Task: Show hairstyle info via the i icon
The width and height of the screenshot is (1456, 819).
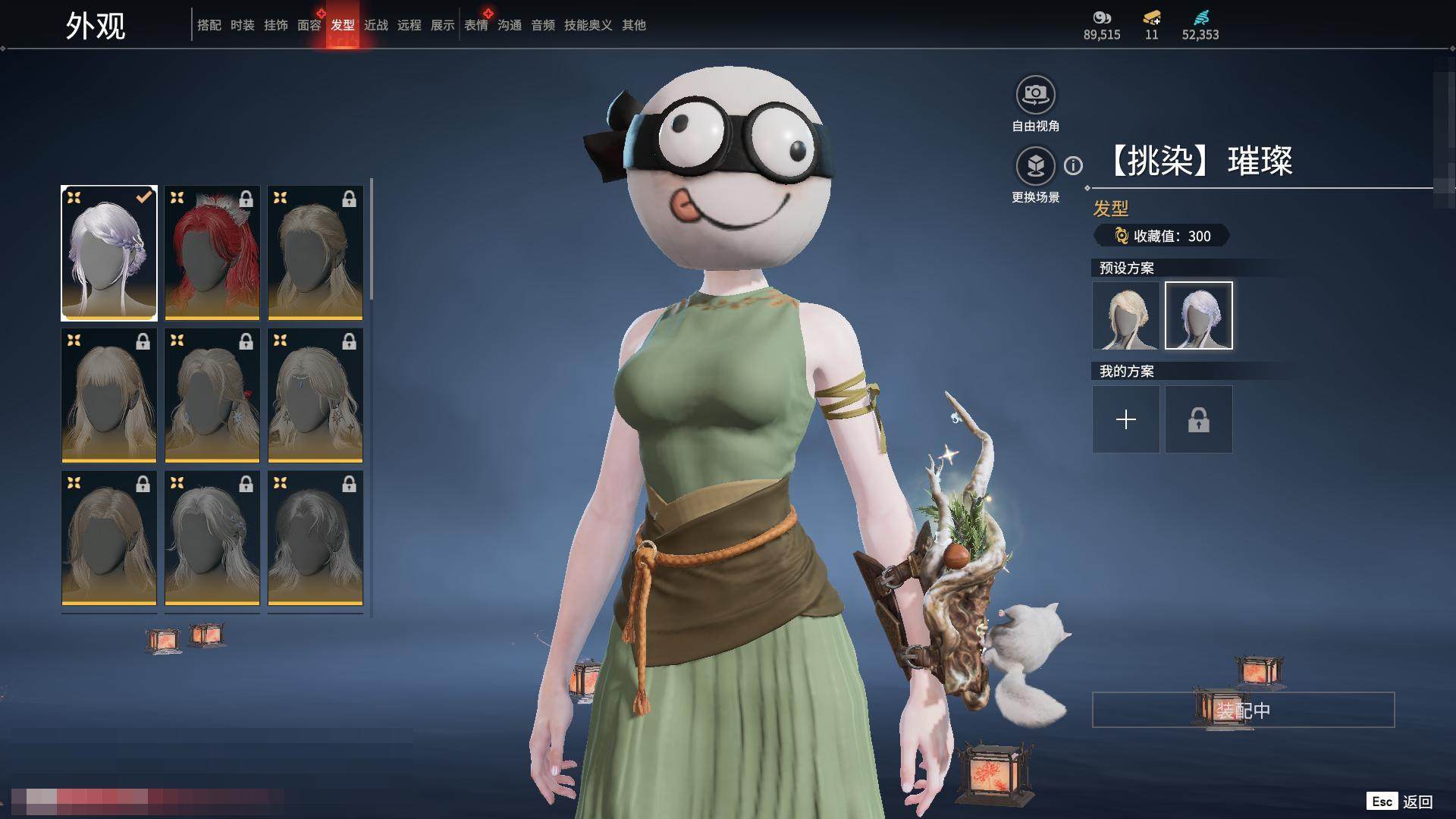Action: click(x=1073, y=165)
